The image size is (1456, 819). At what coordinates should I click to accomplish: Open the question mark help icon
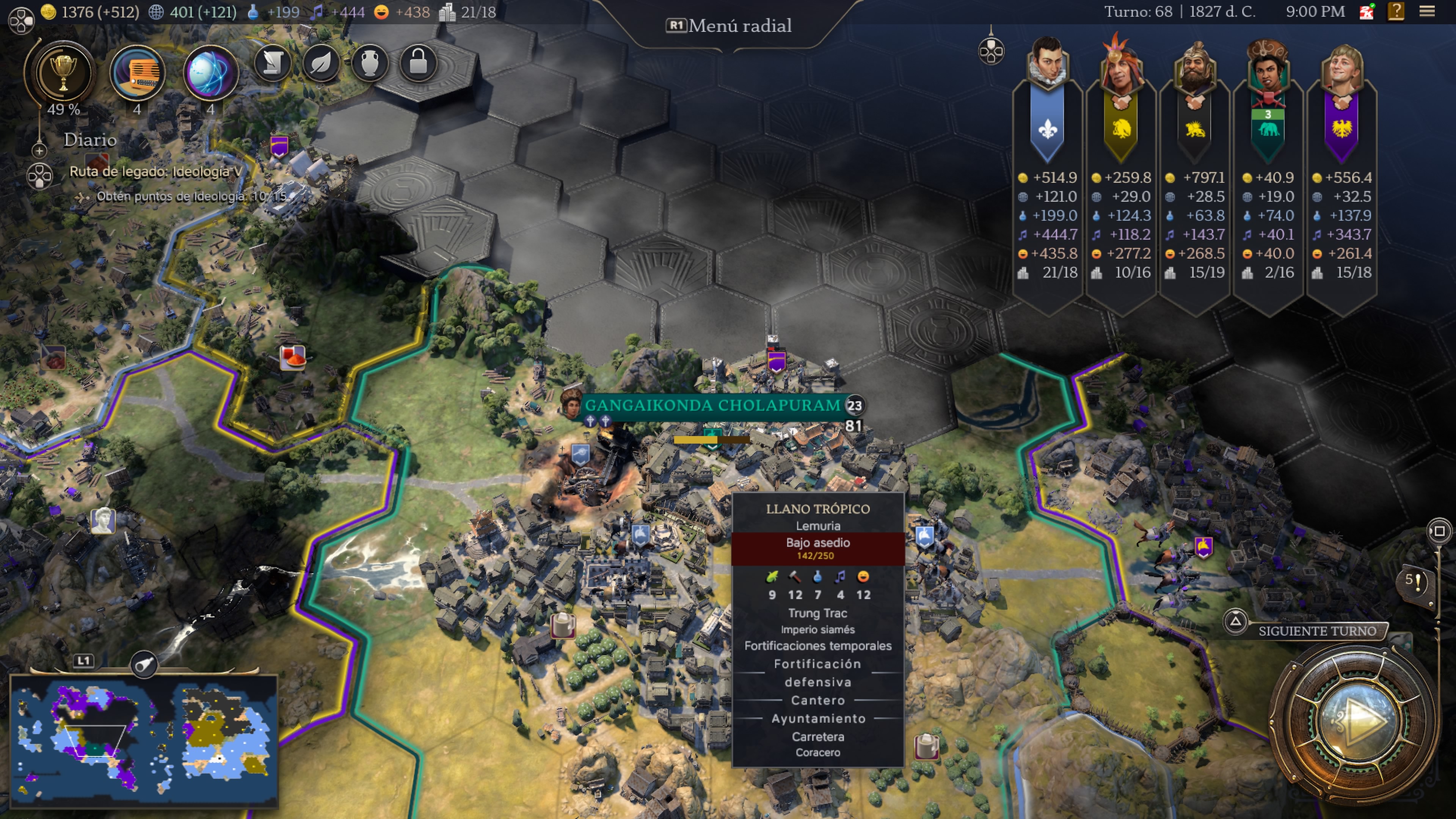point(1395,11)
